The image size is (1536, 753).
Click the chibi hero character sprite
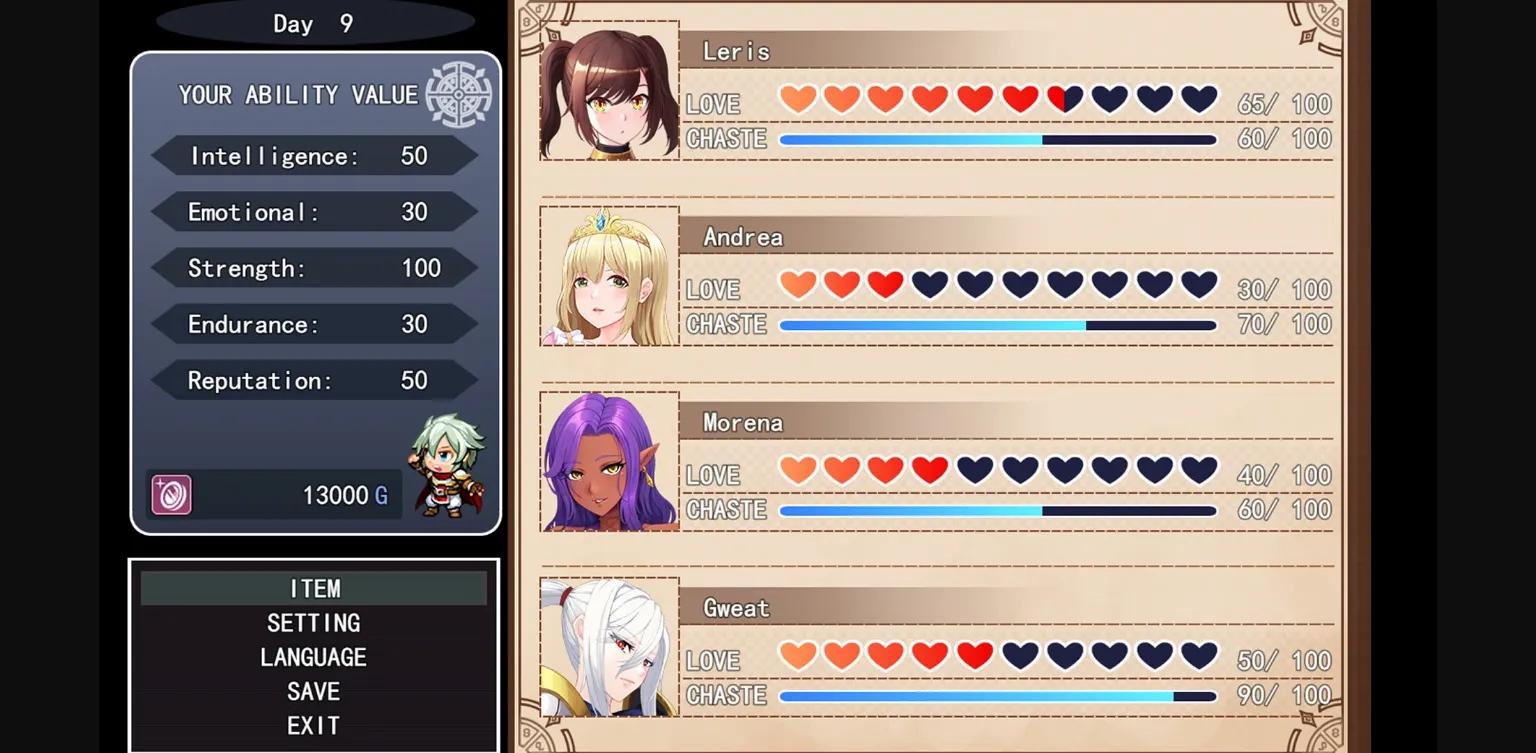point(449,462)
